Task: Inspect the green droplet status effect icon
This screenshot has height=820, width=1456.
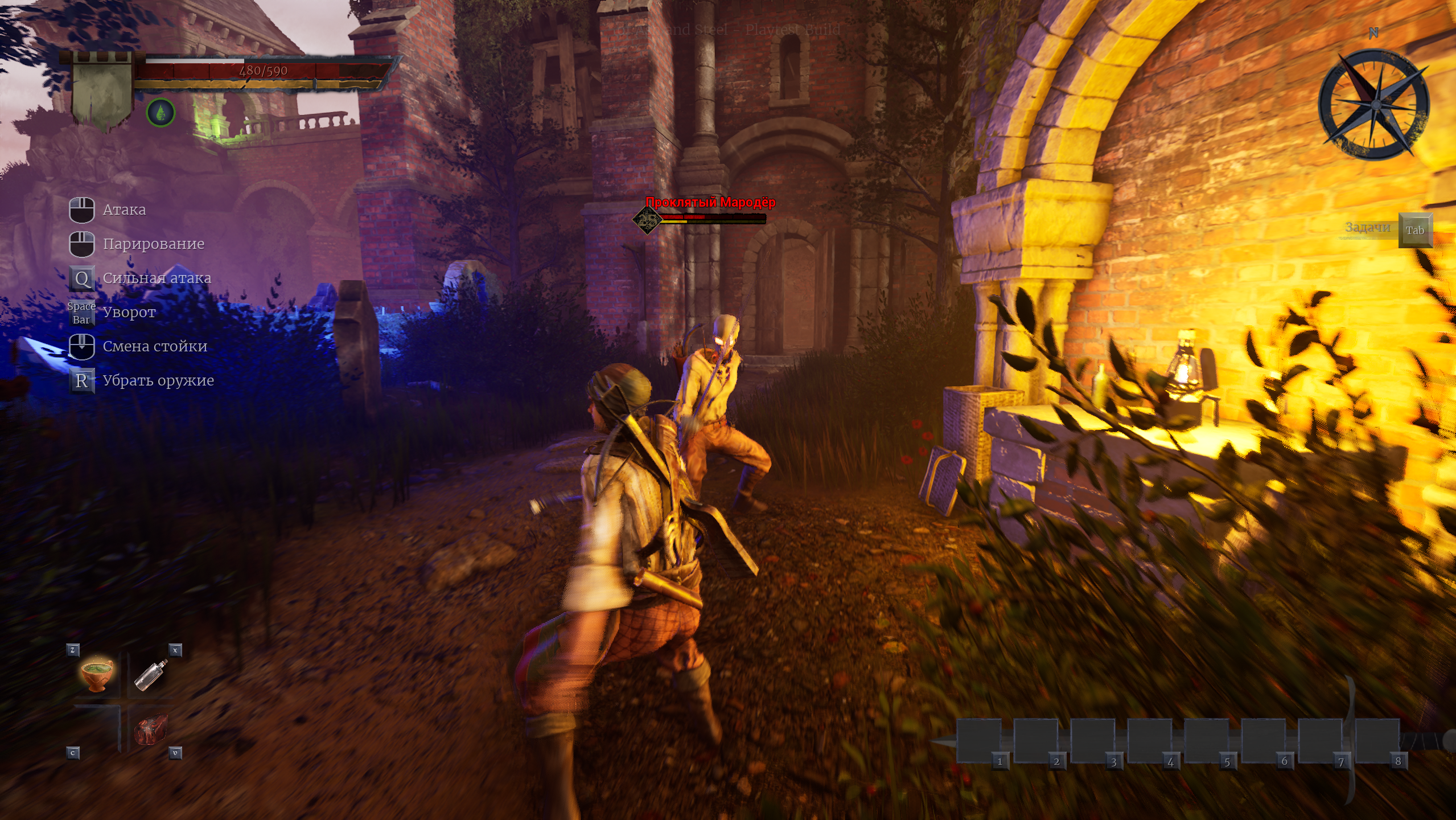Action: 161,112
